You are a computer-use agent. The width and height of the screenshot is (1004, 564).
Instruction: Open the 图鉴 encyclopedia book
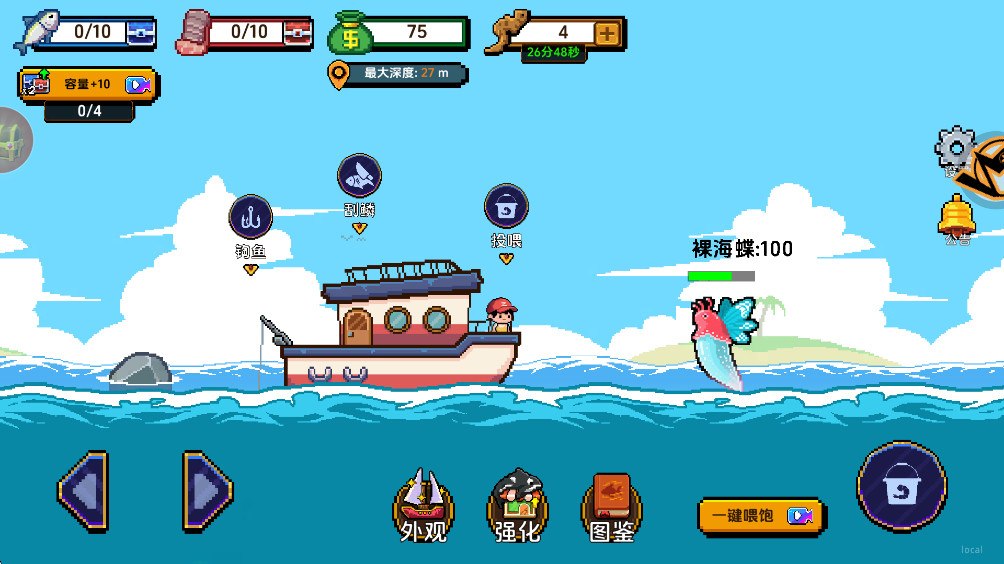click(611, 505)
